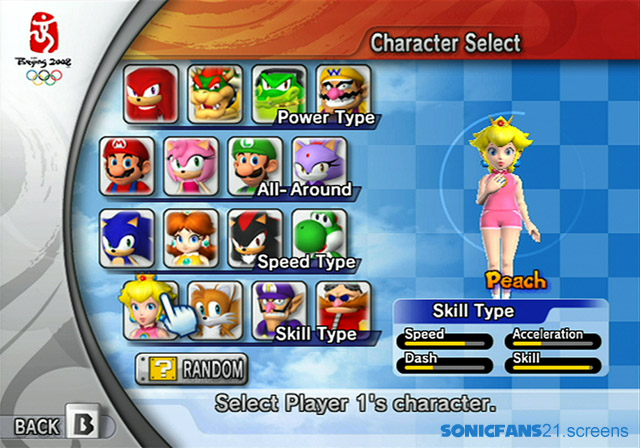Select Knuckles' character portrait
The height and width of the screenshot is (448, 640).
(x=153, y=93)
